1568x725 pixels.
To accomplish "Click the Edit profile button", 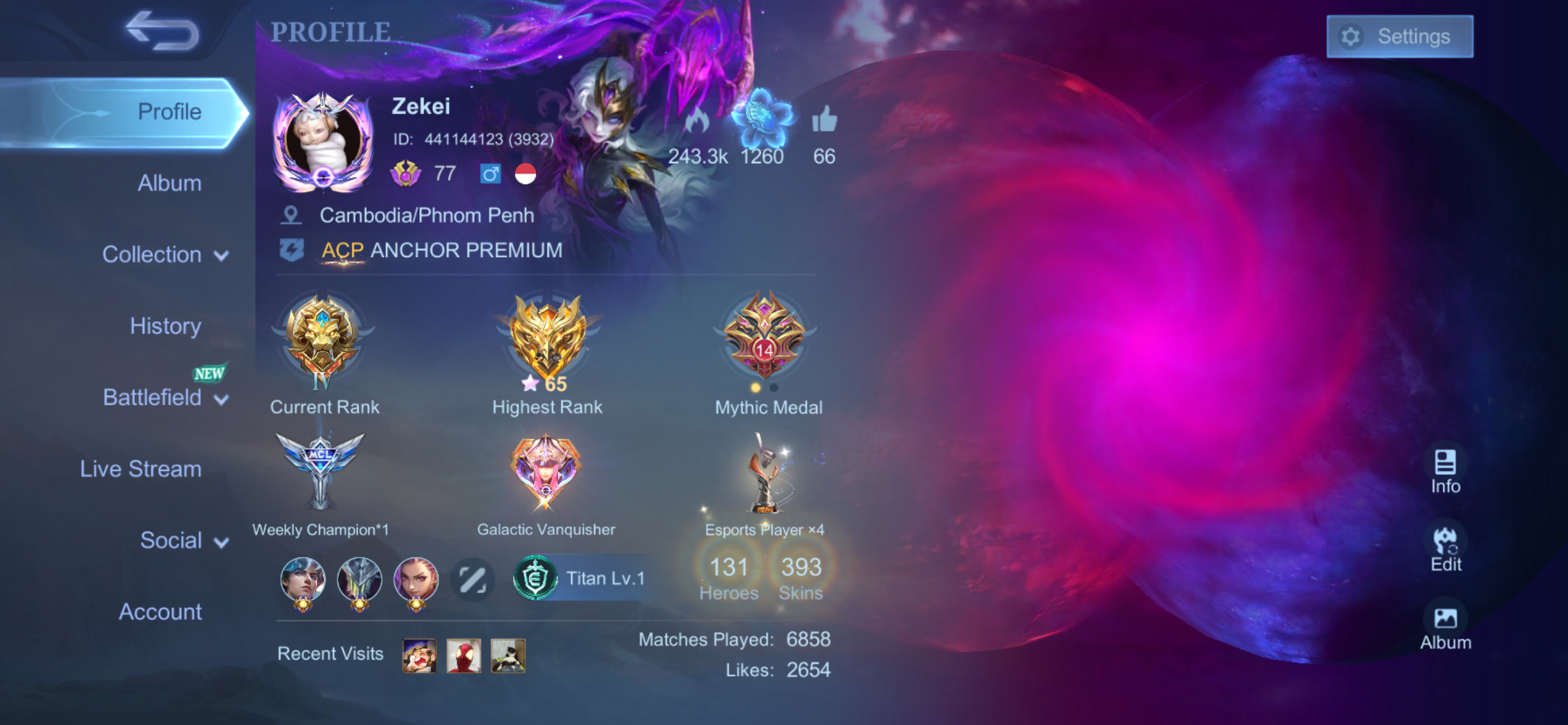I will 1445,549.
